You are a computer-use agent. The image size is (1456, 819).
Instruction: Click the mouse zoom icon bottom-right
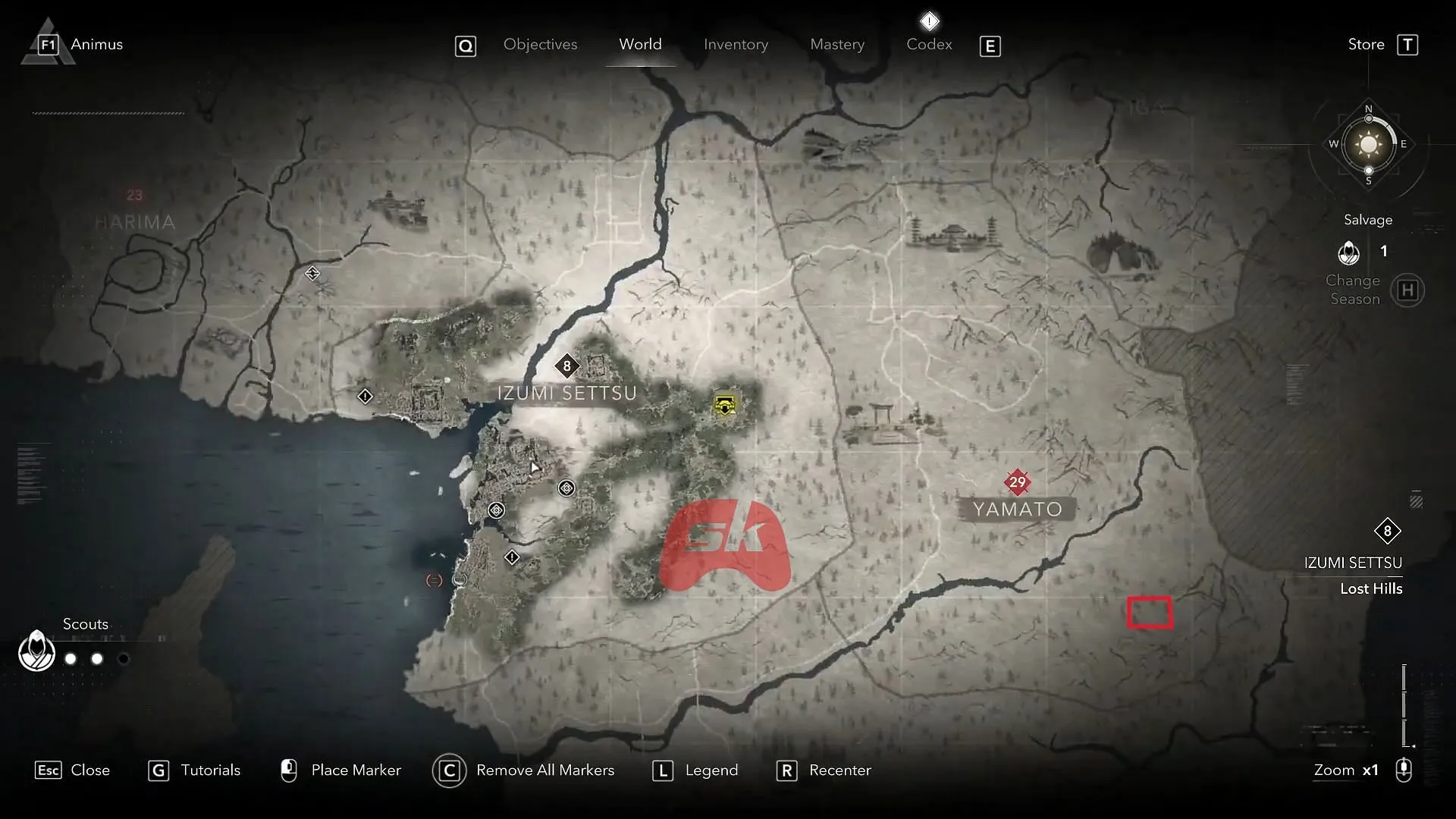click(x=1404, y=770)
